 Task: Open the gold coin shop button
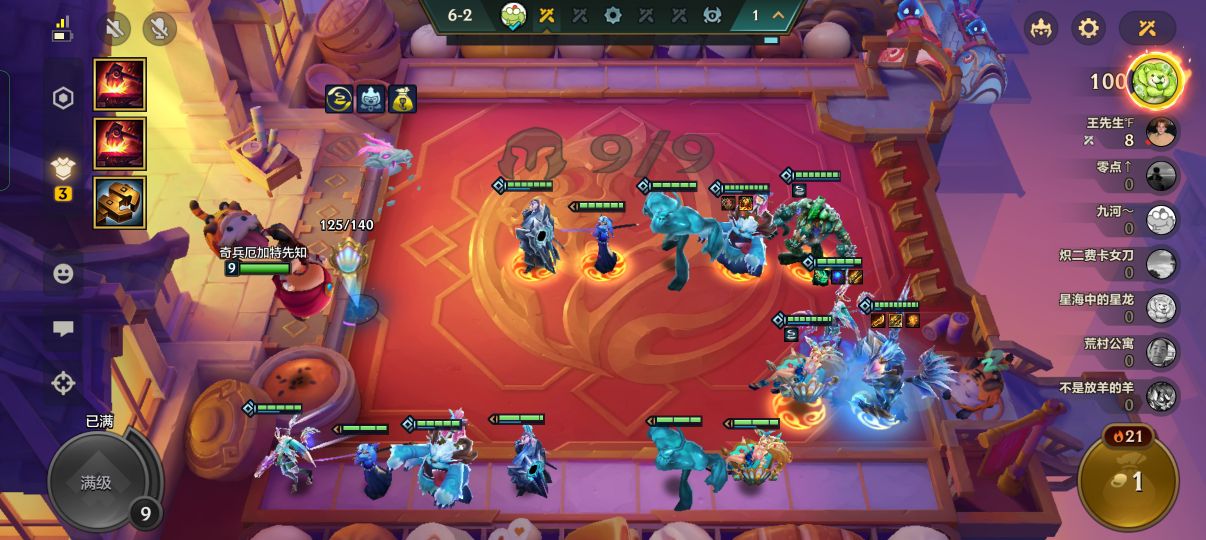point(1128,482)
